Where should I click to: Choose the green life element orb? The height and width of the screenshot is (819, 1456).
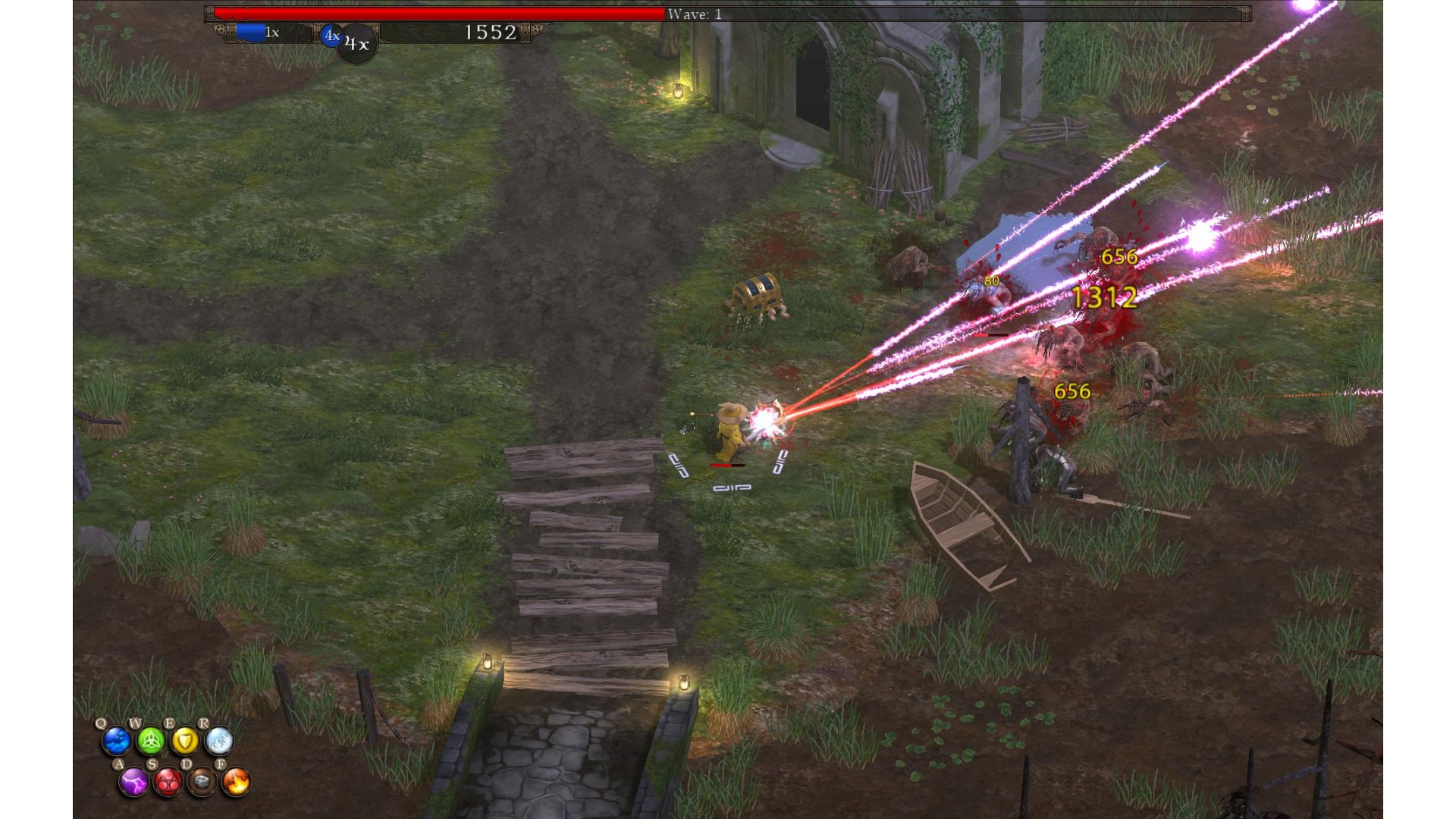click(x=150, y=741)
